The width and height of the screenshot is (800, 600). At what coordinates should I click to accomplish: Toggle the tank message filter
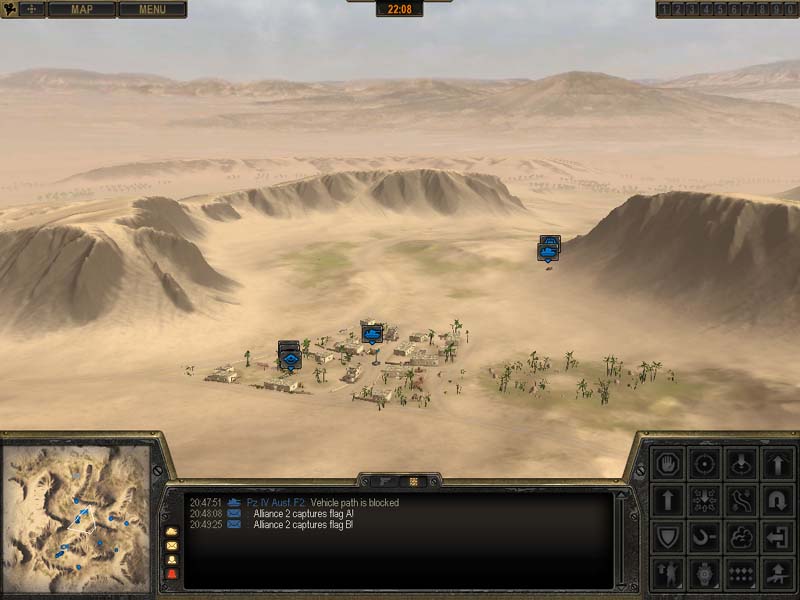[171, 531]
